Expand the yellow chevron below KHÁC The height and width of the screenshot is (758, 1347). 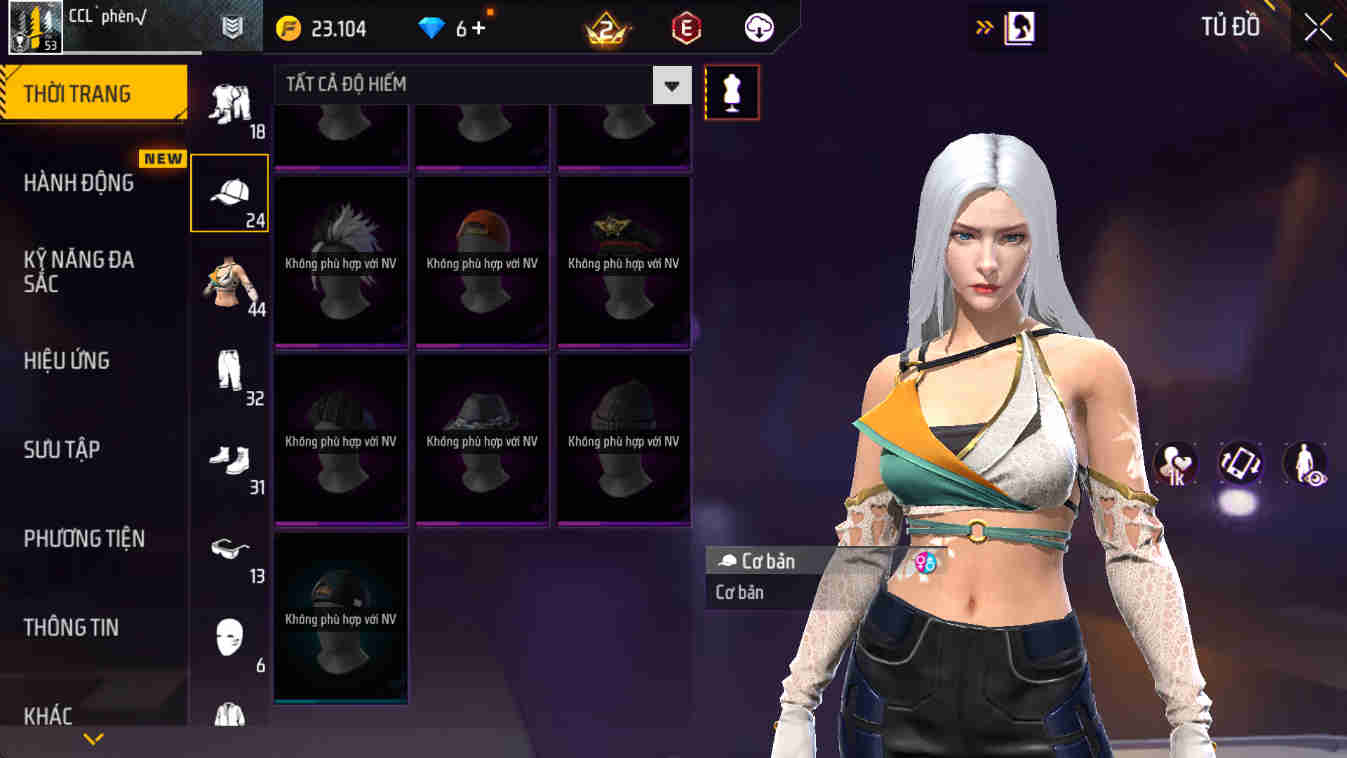[x=94, y=740]
